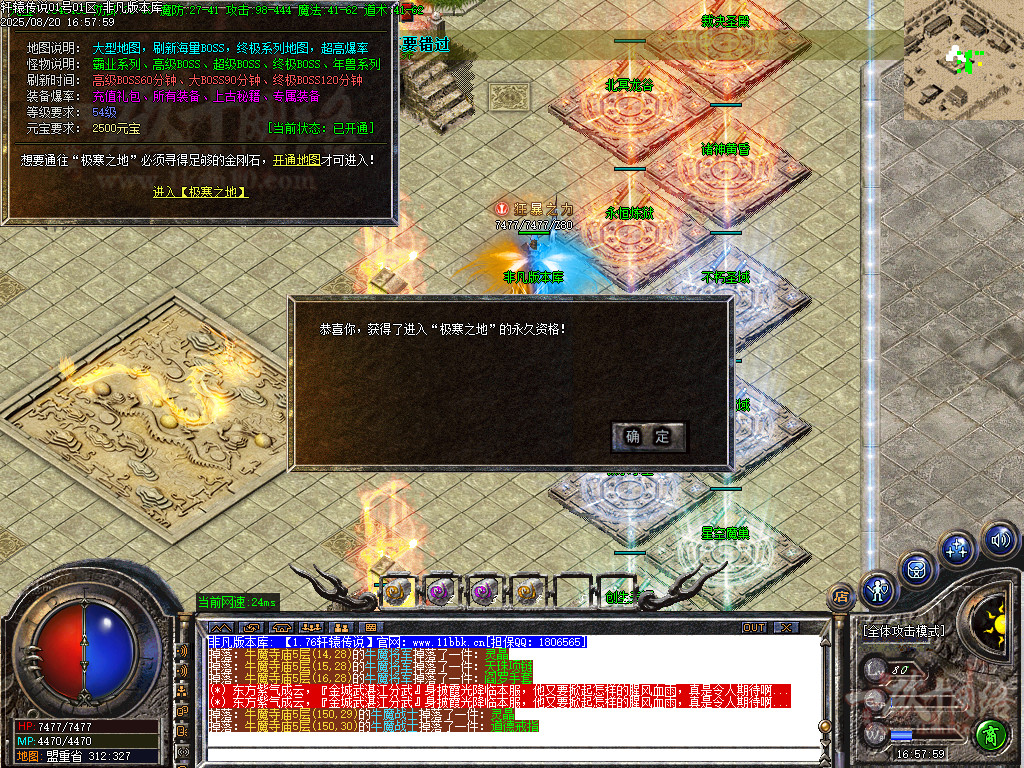
Task: Click the OUT button on chat bar
Action: click(x=753, y=628)
